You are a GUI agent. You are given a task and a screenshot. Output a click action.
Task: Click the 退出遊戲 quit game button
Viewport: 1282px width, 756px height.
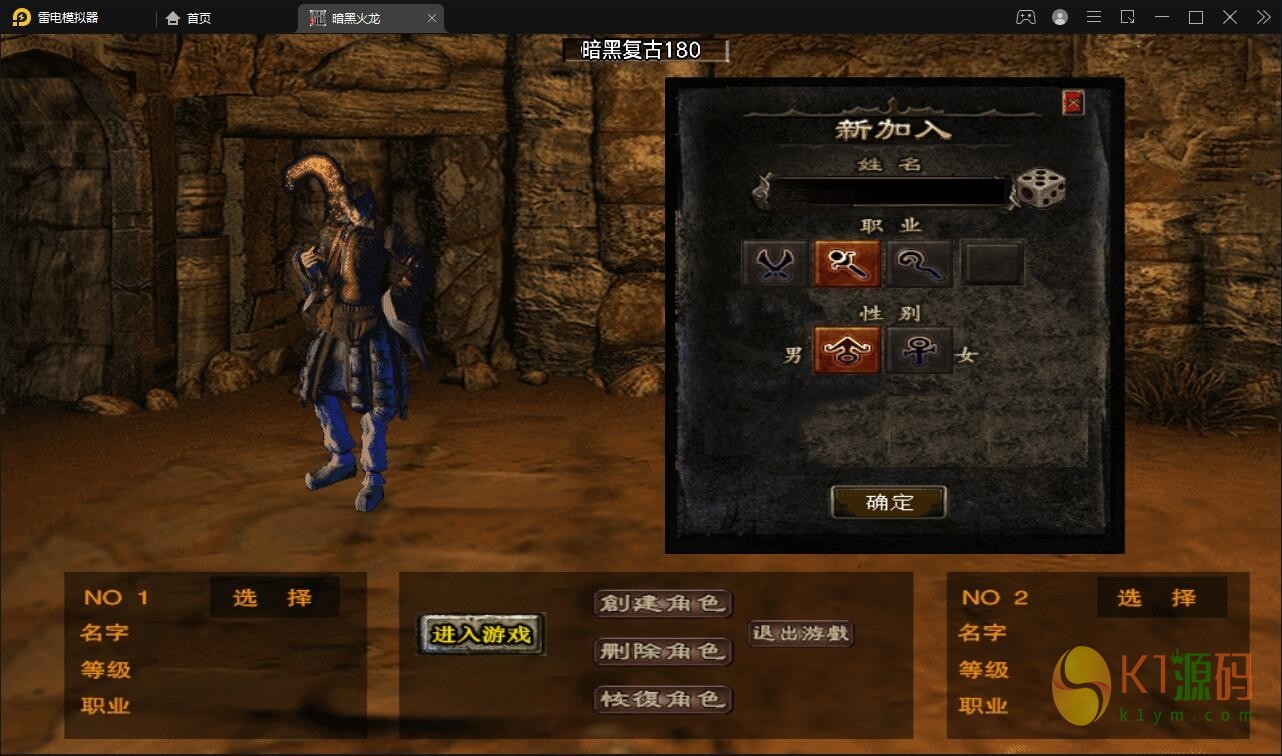(x=799, y=633)
